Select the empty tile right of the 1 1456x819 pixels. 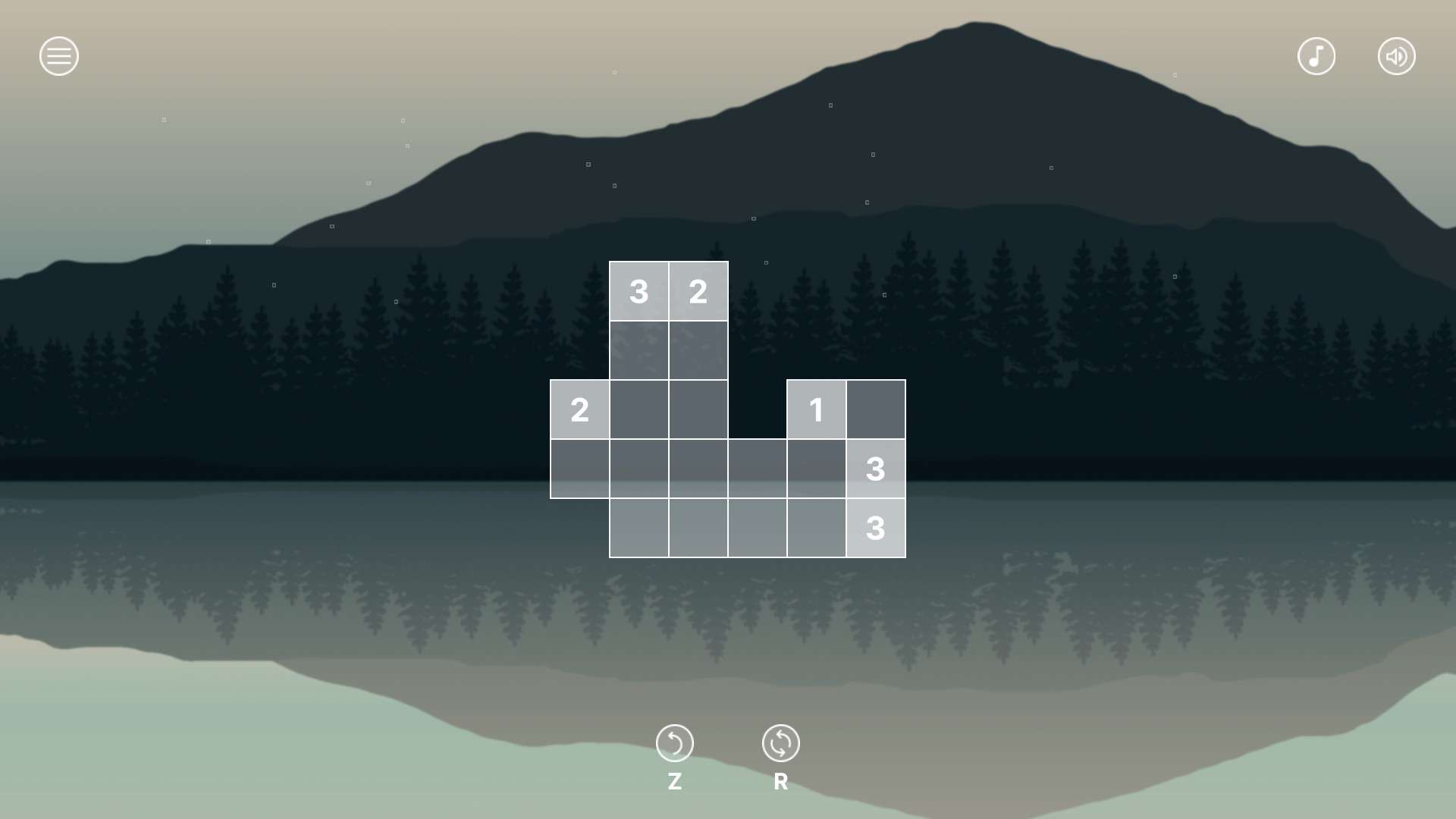[x=875, y=409]
